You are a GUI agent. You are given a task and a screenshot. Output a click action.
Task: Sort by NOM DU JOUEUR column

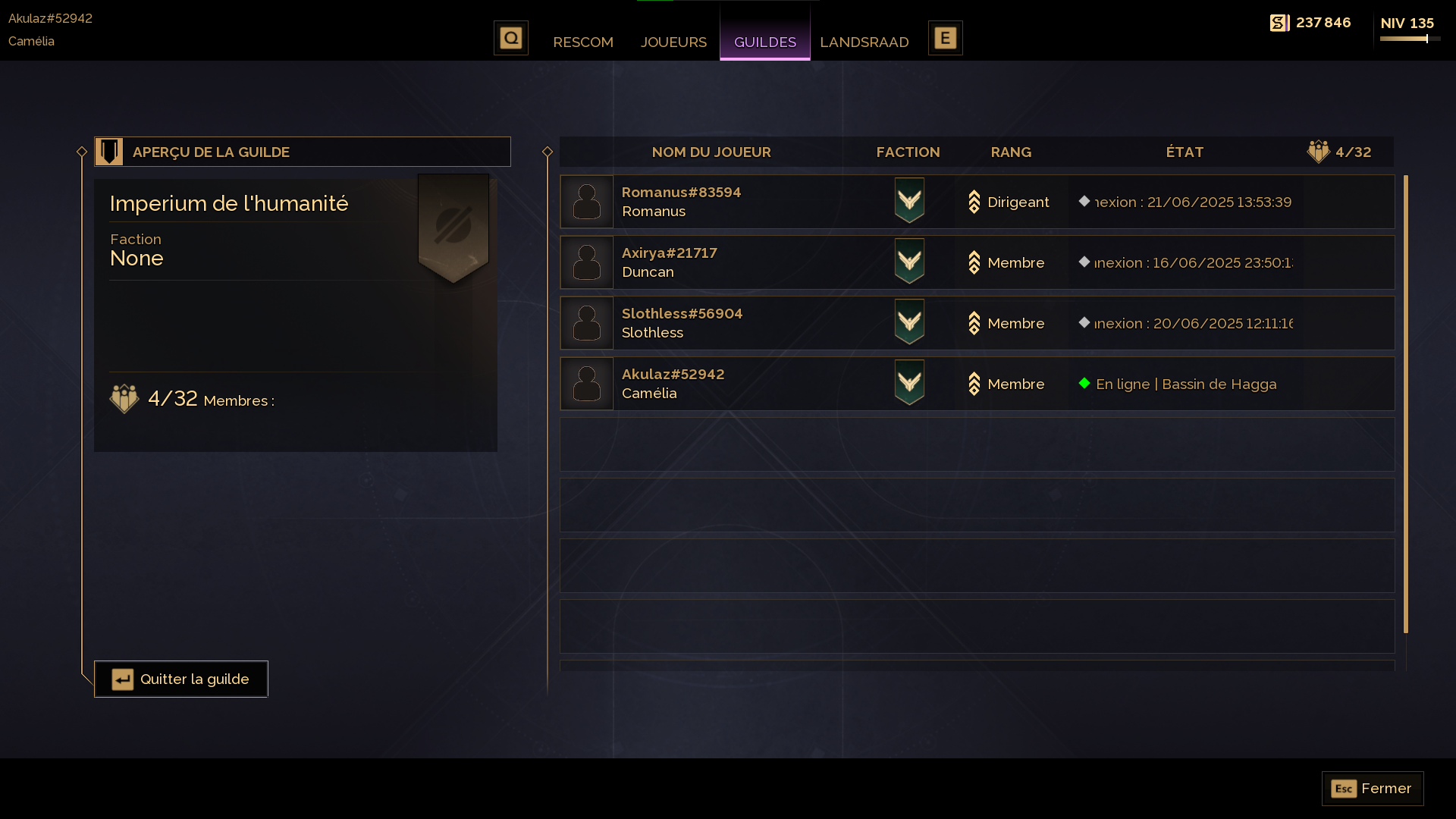[711, 152]
